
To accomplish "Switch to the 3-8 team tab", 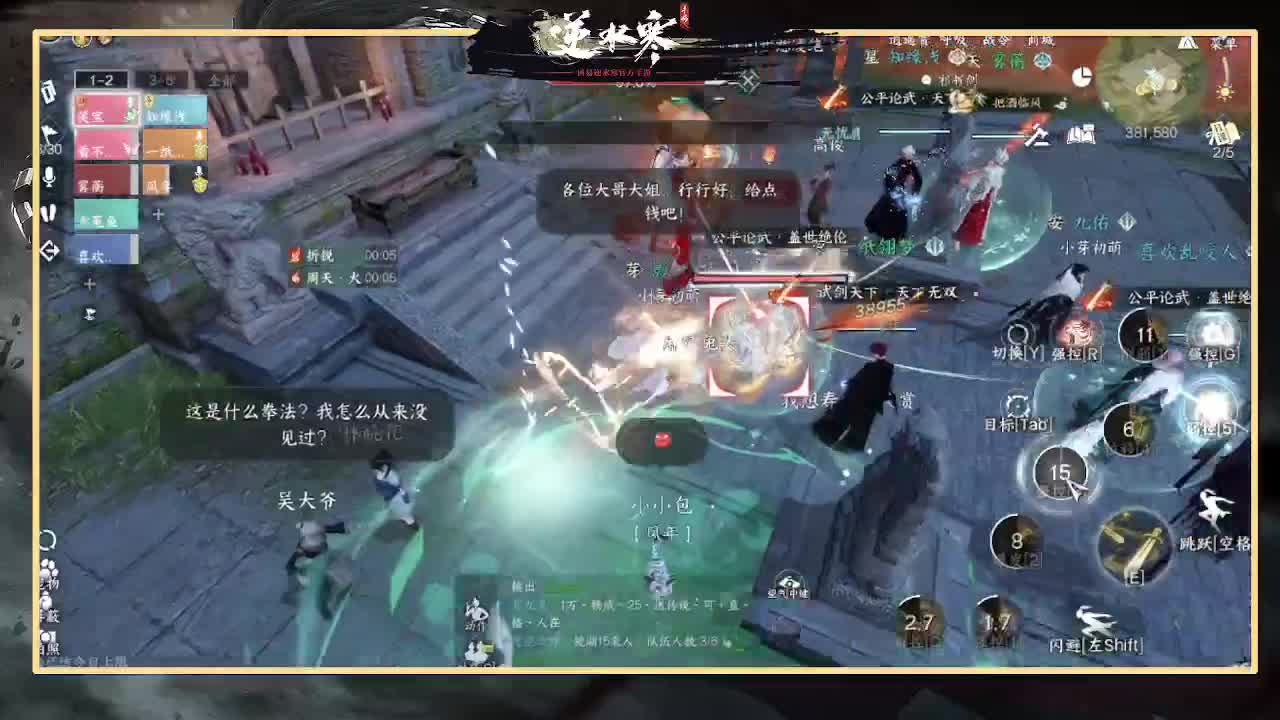I will (x=162, y=78).
